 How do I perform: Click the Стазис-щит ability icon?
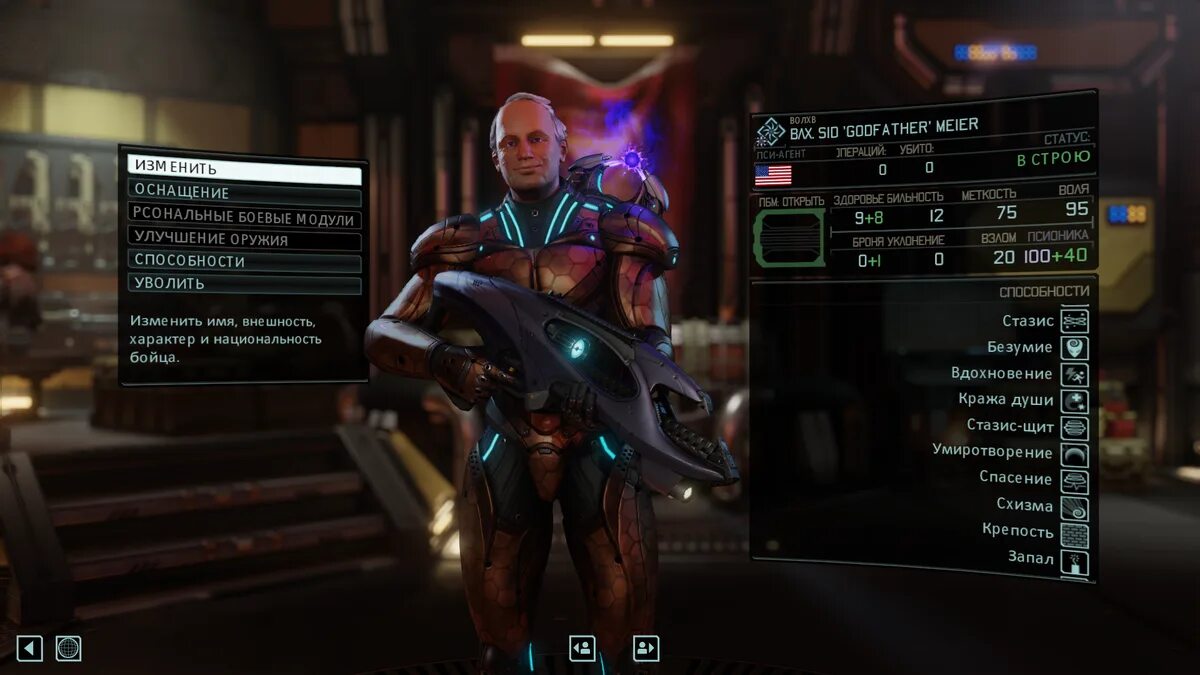1074,428
